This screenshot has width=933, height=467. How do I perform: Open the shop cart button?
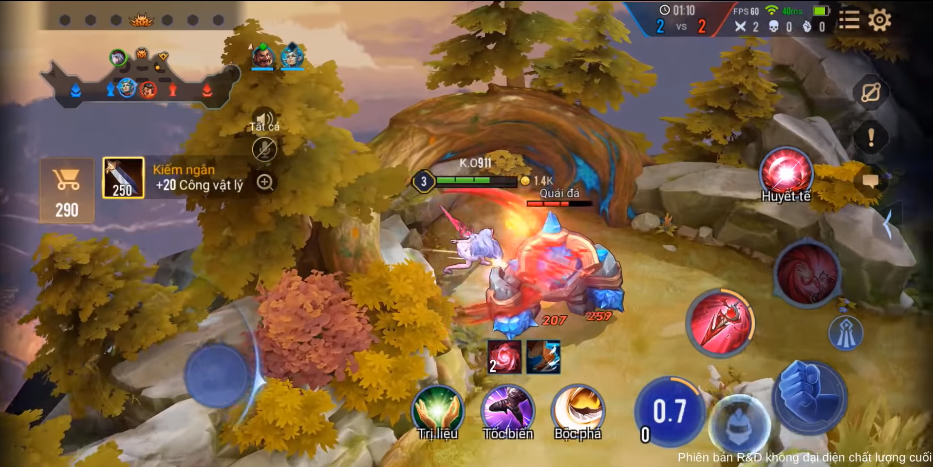[x=67, y=189]
